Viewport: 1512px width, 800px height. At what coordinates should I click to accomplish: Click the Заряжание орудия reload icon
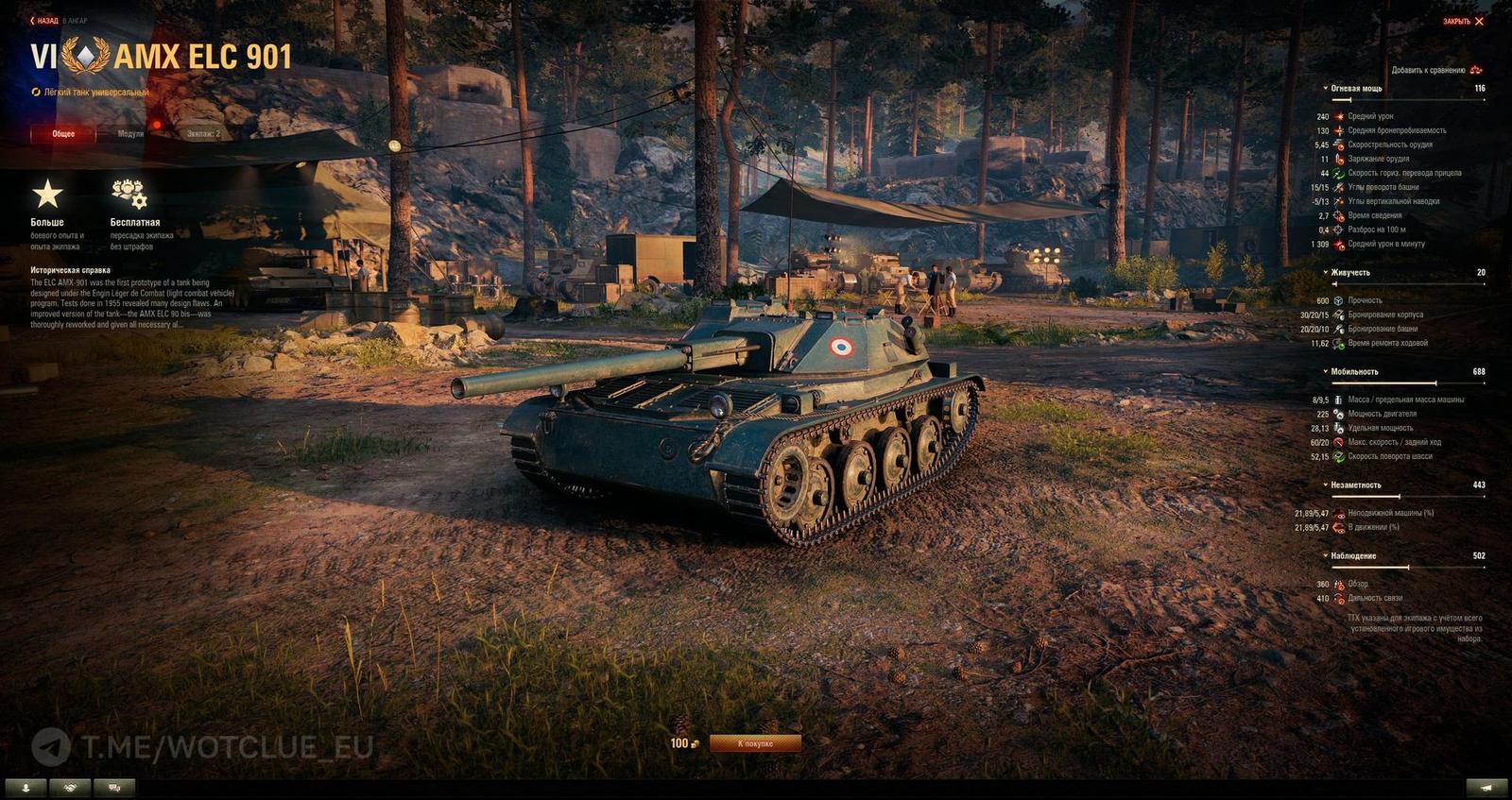coord(1339,158)
